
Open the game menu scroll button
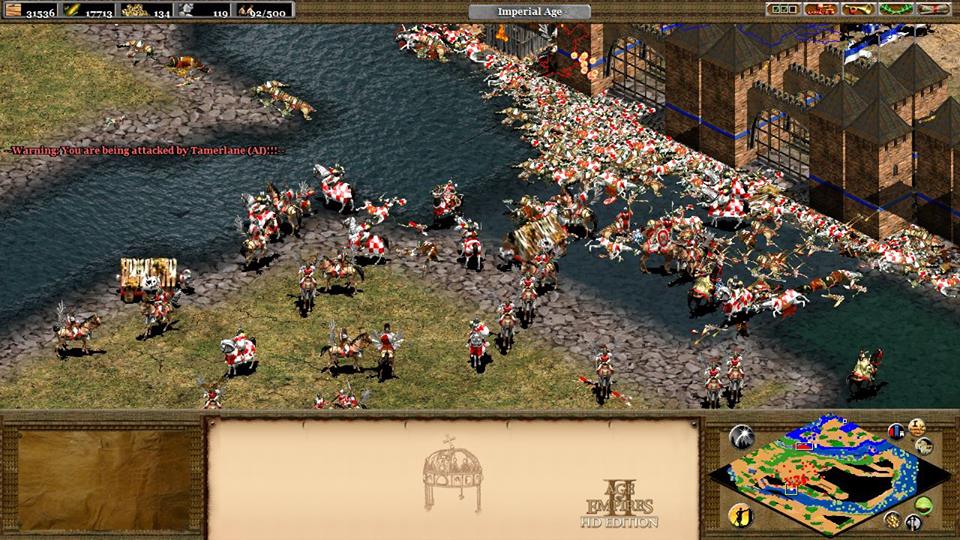(x=933, y=9)
